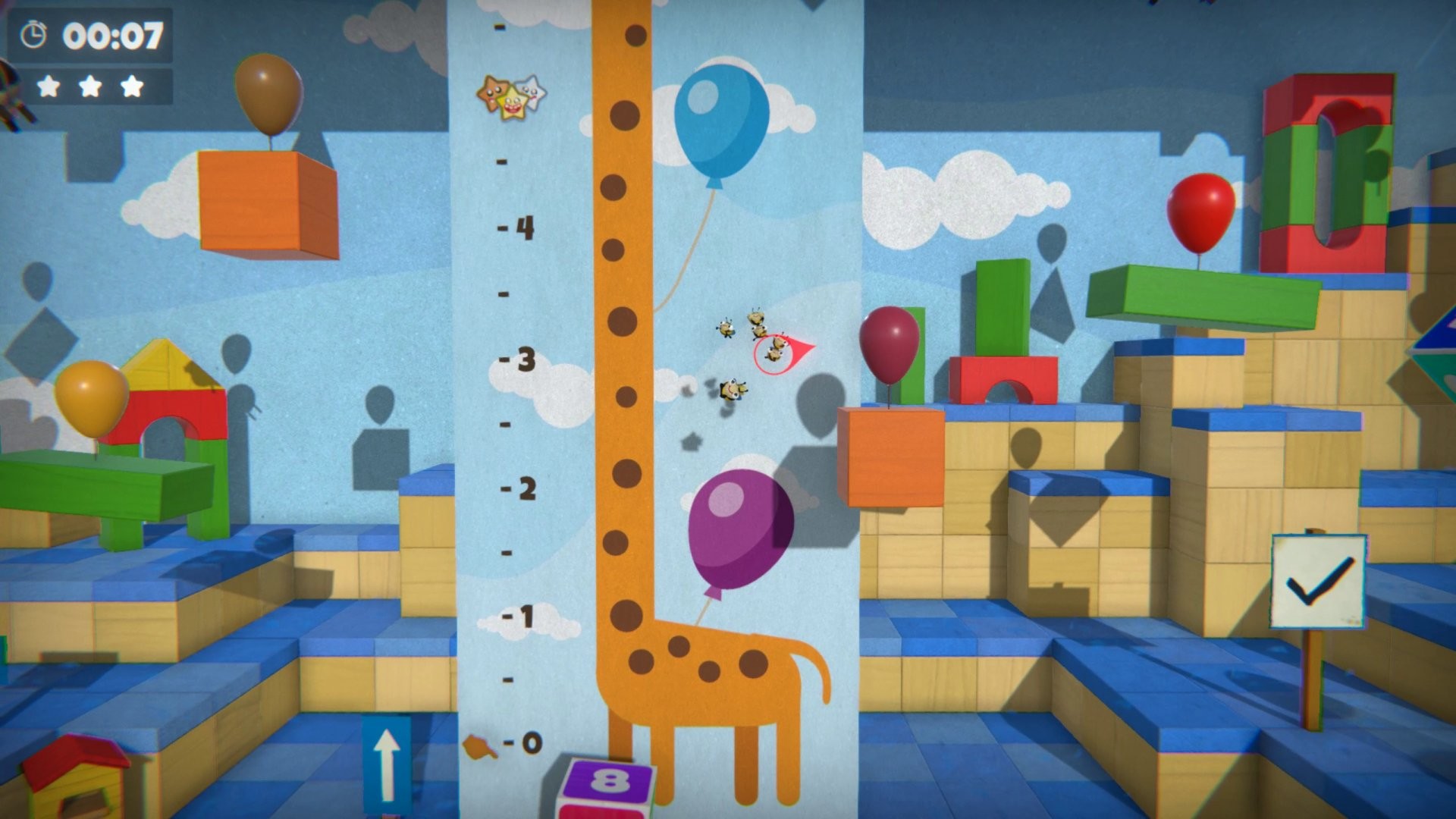Select the middle star of the three-star rating
The width and height of the screenshot is (1456, 819).
[89, 86]
